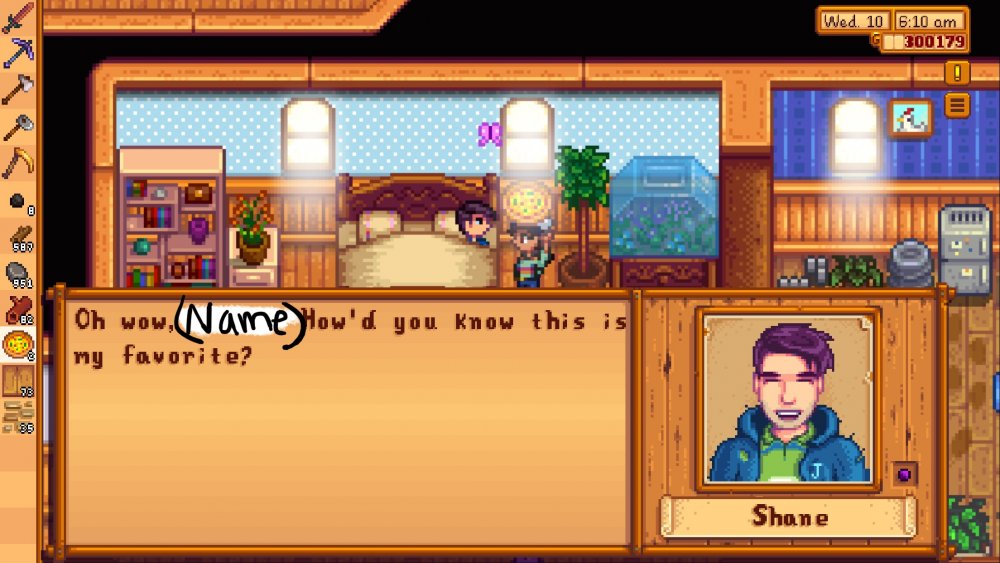Select the coal stack of 8
The height and width of the screenshot is (563, 1000).
(x=18, y=203)
